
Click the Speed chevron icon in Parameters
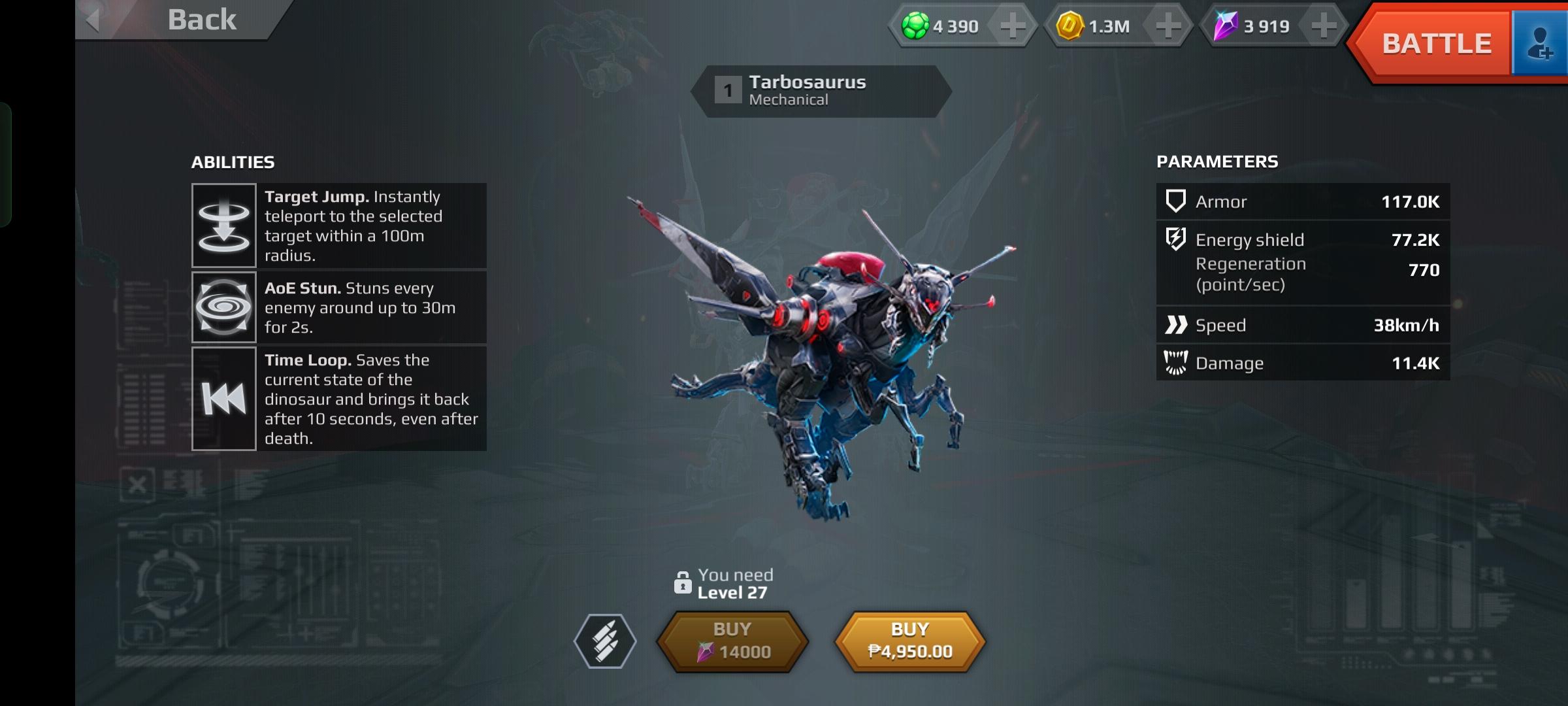pyautogui.click(x=1176, y=325)
